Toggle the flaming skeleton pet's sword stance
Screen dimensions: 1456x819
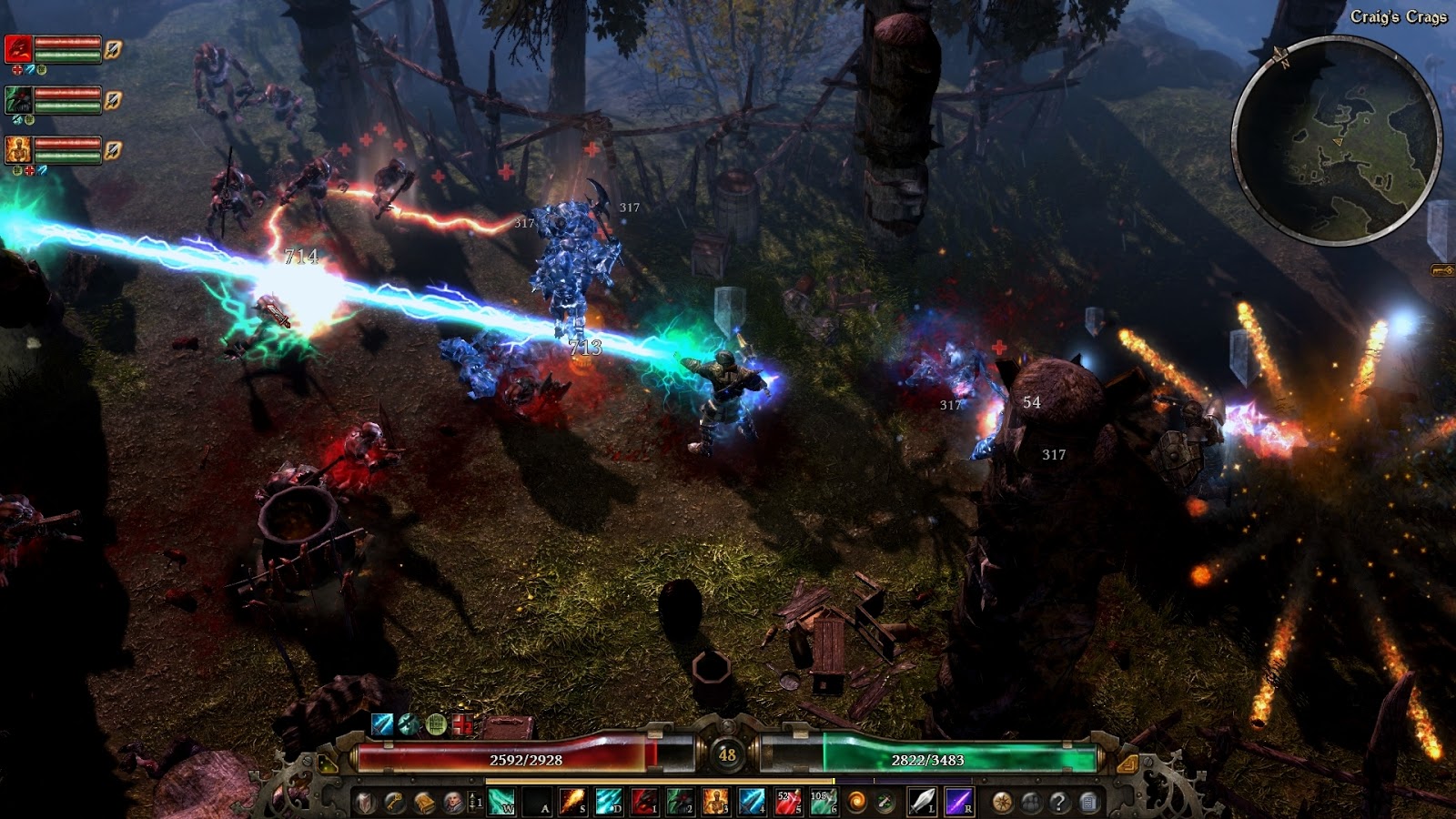tap(113, 148)
